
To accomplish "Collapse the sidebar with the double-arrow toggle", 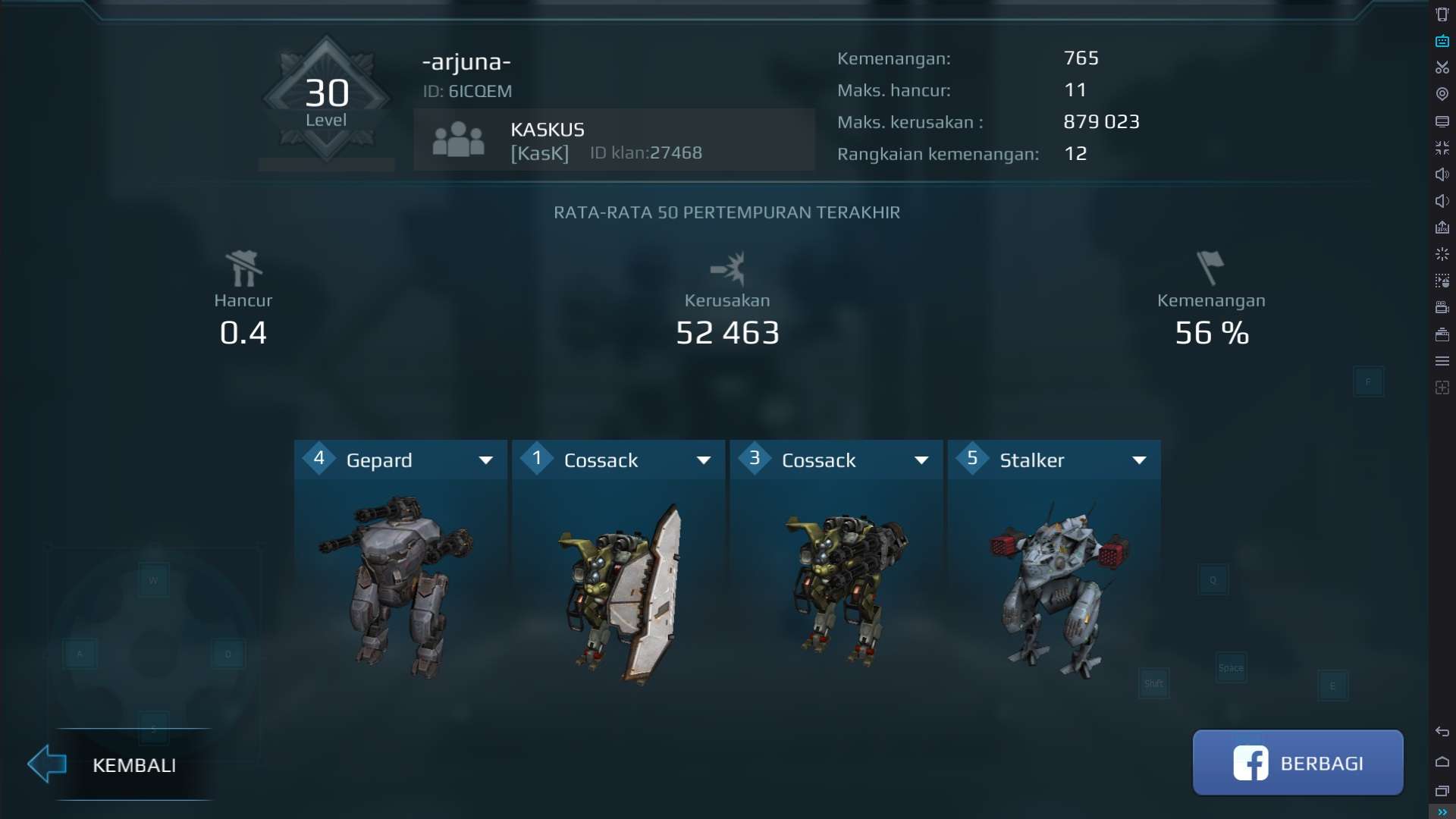I will [x=1443, y=812].
